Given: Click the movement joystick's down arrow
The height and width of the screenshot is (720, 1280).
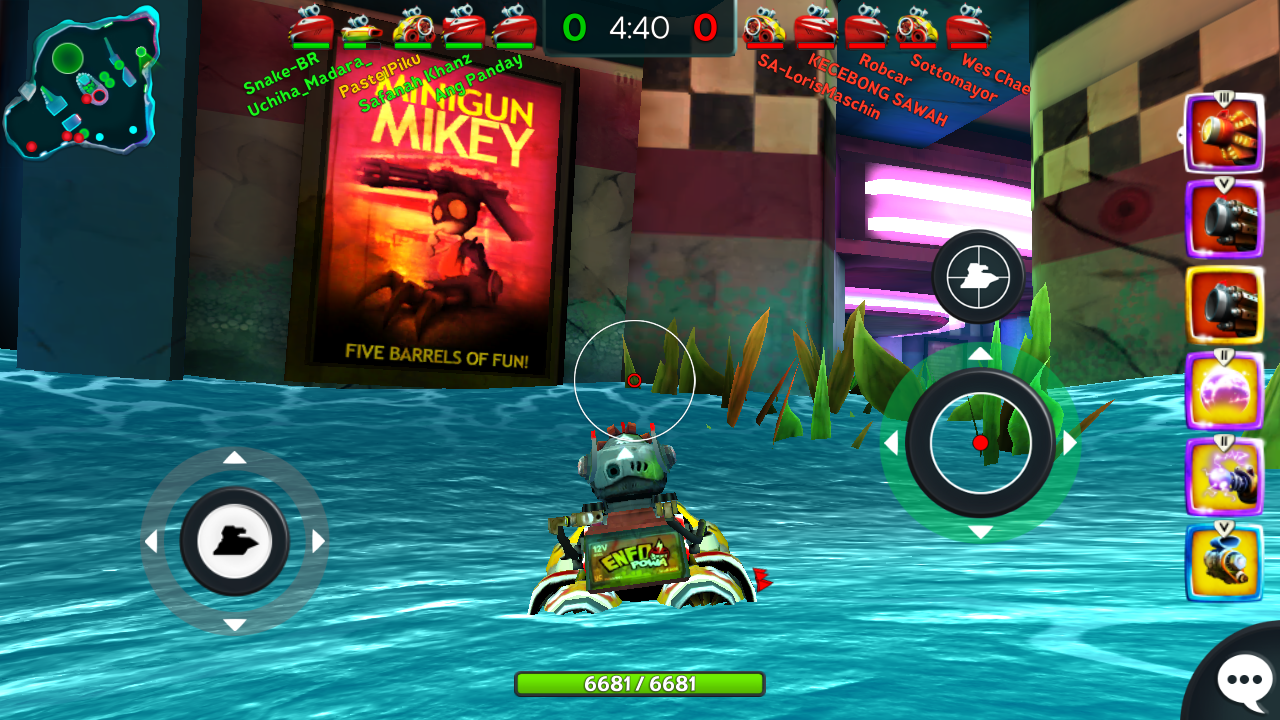Looking at the screenshot, I should pyautogui.click(x=235, y=625).
